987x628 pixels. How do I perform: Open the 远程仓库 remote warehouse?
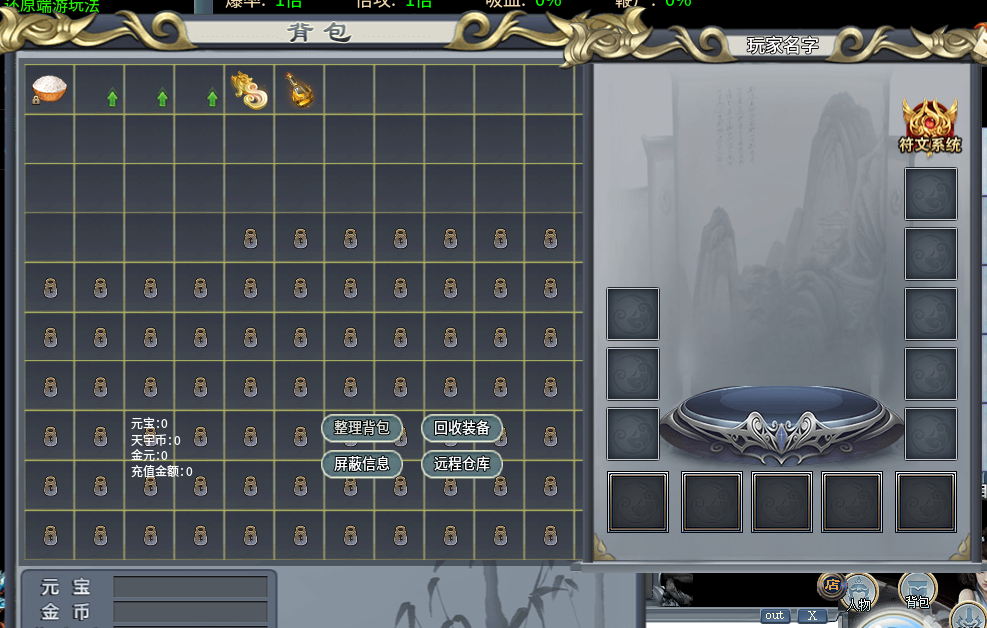click(462, 464)
